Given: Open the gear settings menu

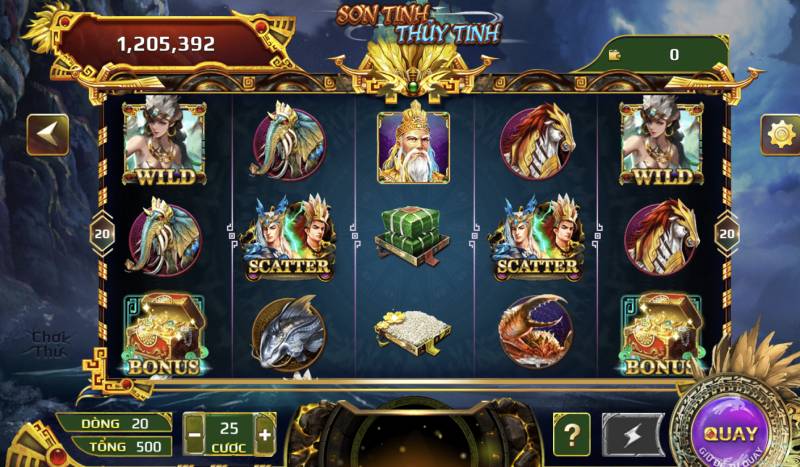Looking at the screenshot, I should pyautogui.click(x=778, y=135).
